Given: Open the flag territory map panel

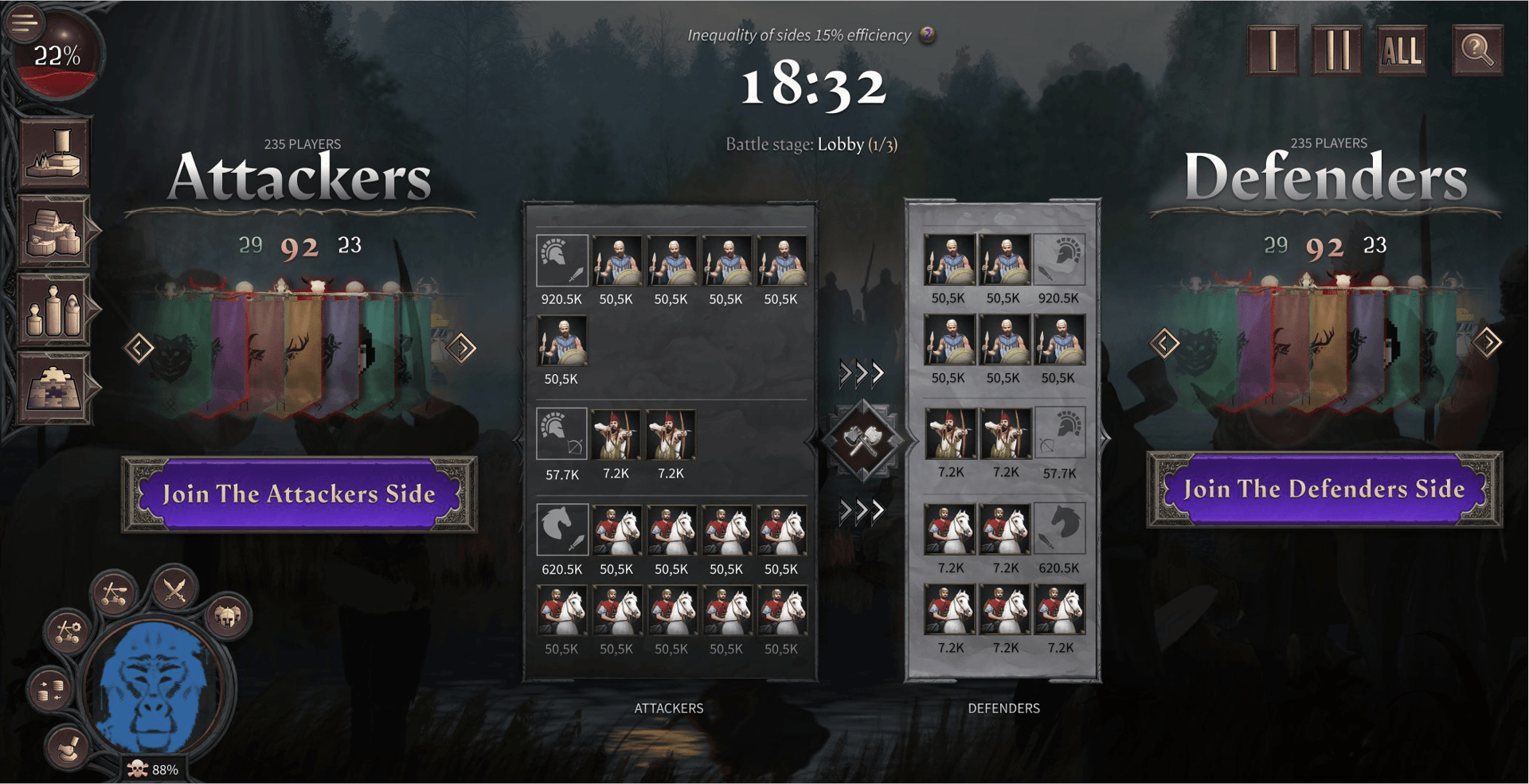Looking at the screenshot, I should pos(54,154).
